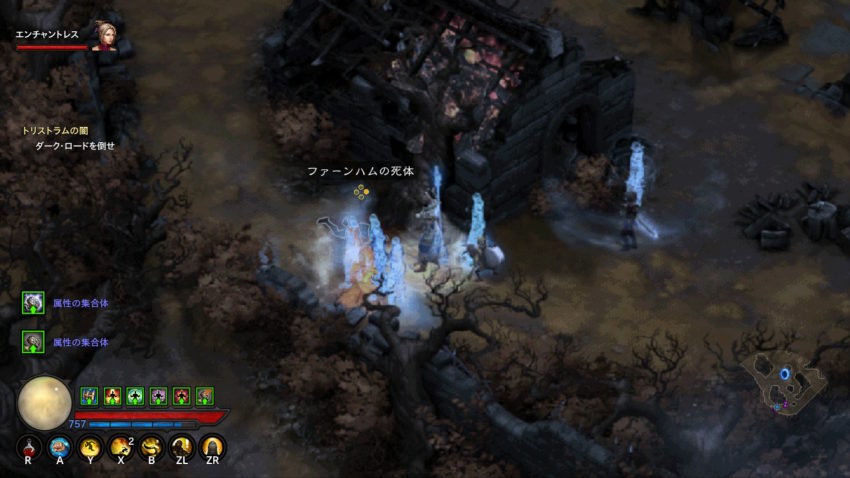
Task: Trigger the skill showing two charges
Action: click(121, 447)
